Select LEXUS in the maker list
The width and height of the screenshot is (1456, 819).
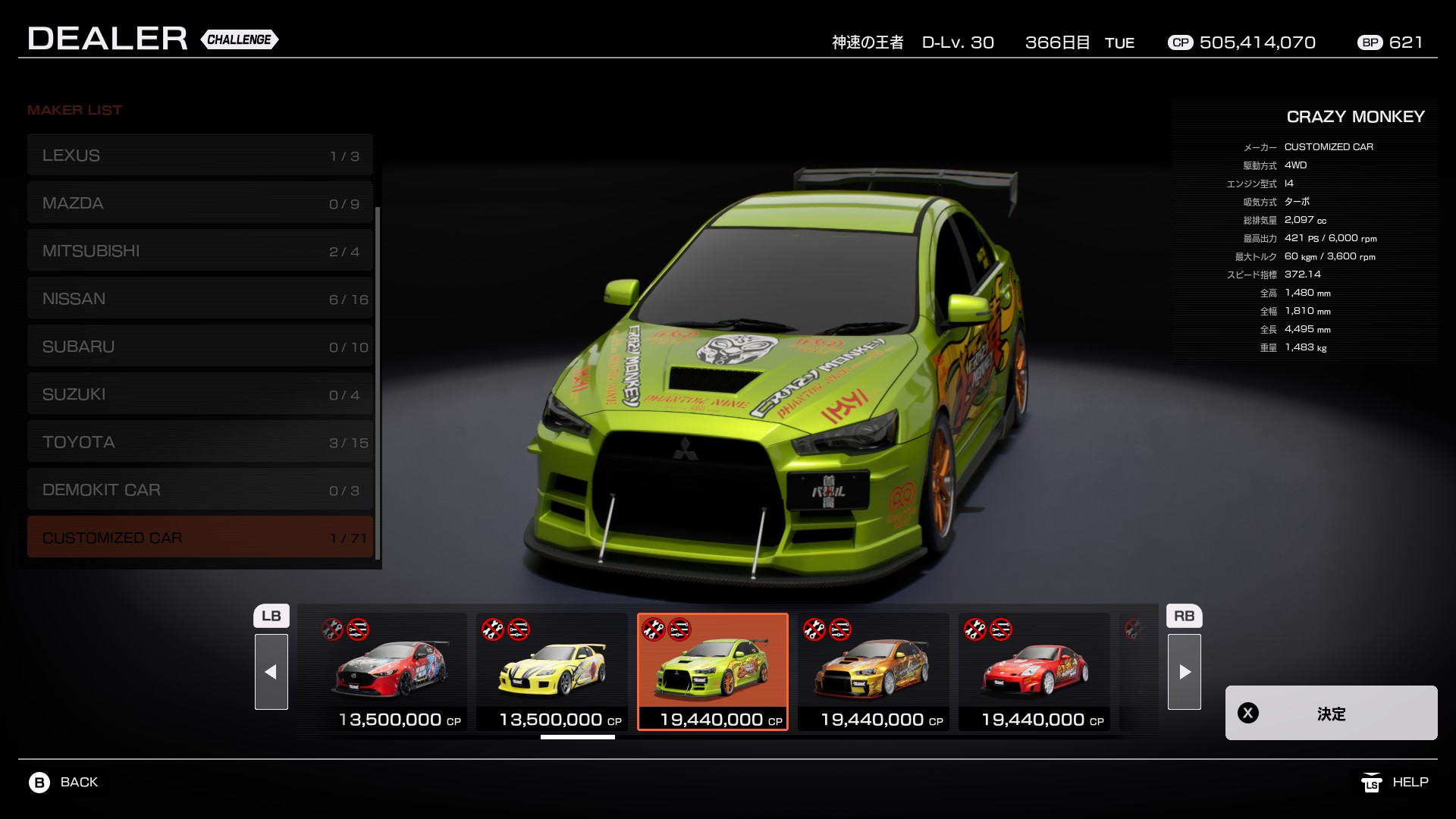(x=199, y=155)
